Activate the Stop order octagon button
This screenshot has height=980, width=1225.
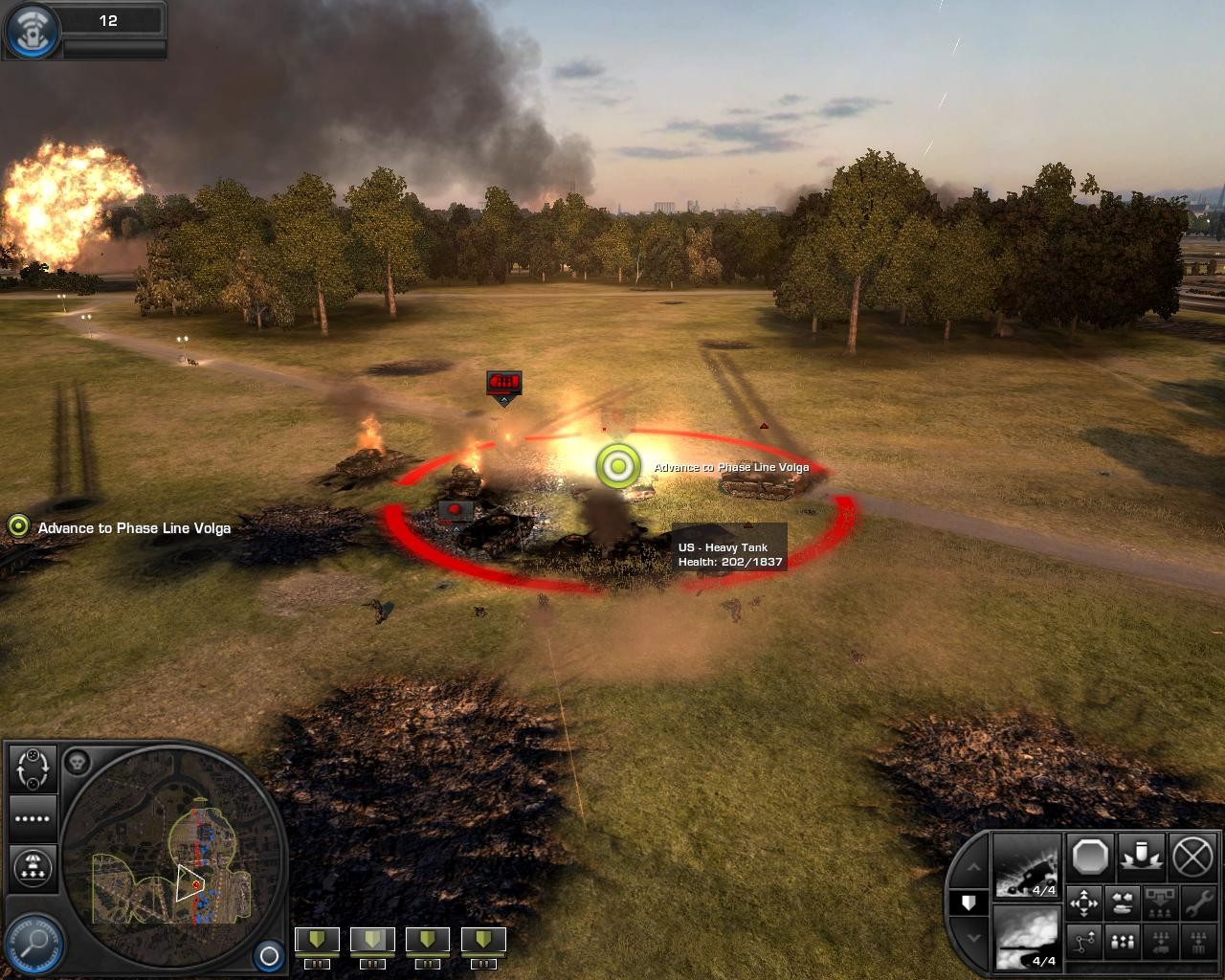click(x=1089, y=857)
